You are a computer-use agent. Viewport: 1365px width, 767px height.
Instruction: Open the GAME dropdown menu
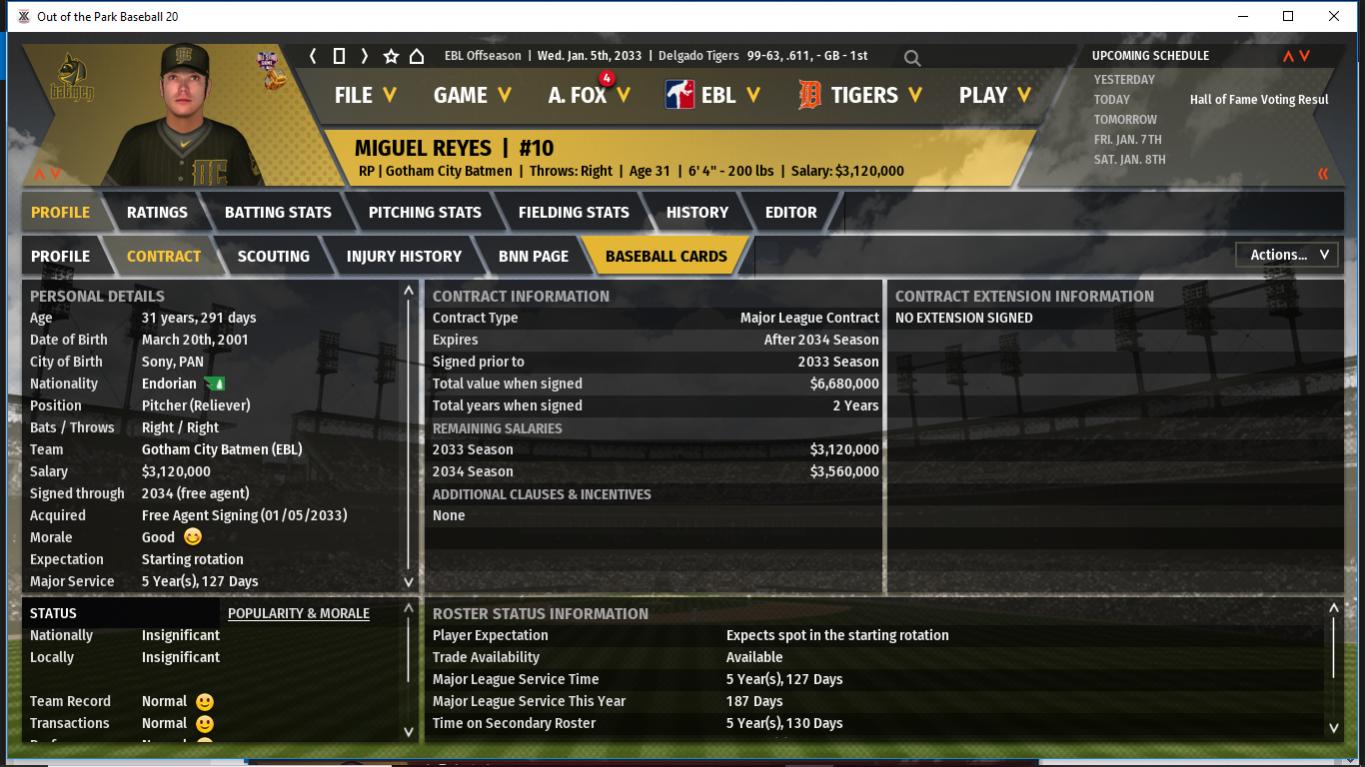[472, 95]
